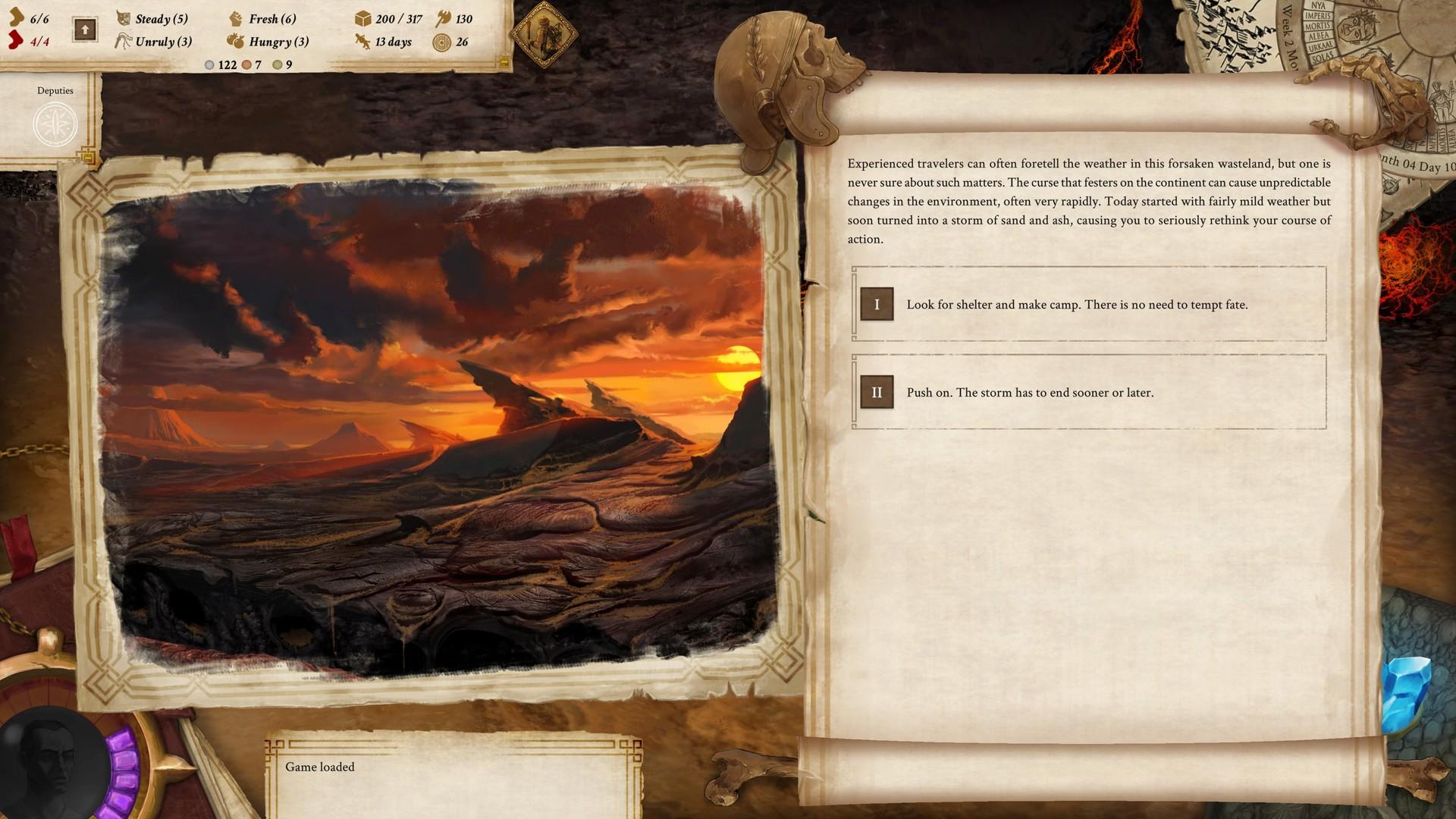
Task: Open the supplies crate showing 200/317
Action: tap(363, 20)
